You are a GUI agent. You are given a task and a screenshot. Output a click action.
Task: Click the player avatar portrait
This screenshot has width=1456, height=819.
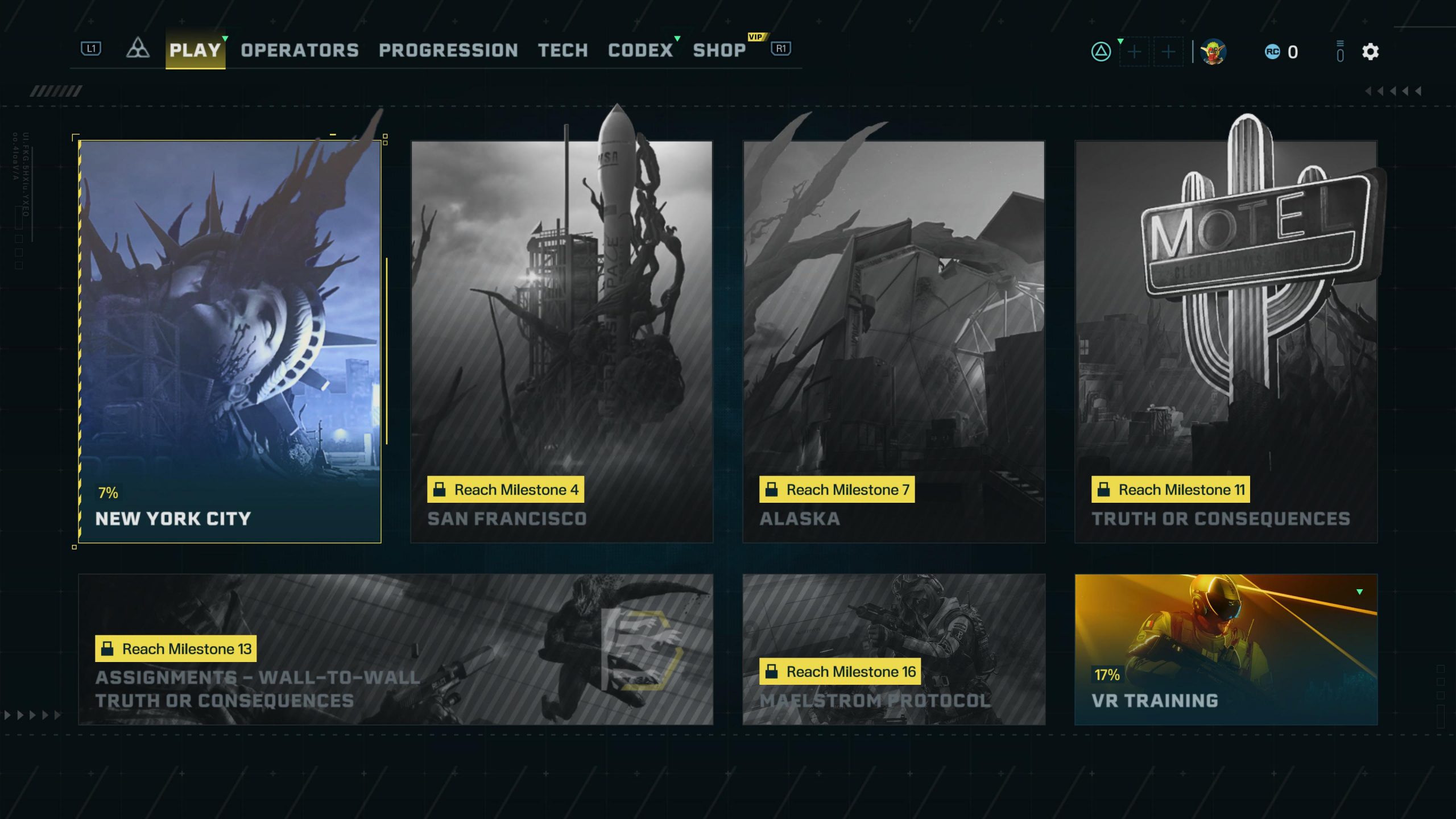(x=1213, y=52)
